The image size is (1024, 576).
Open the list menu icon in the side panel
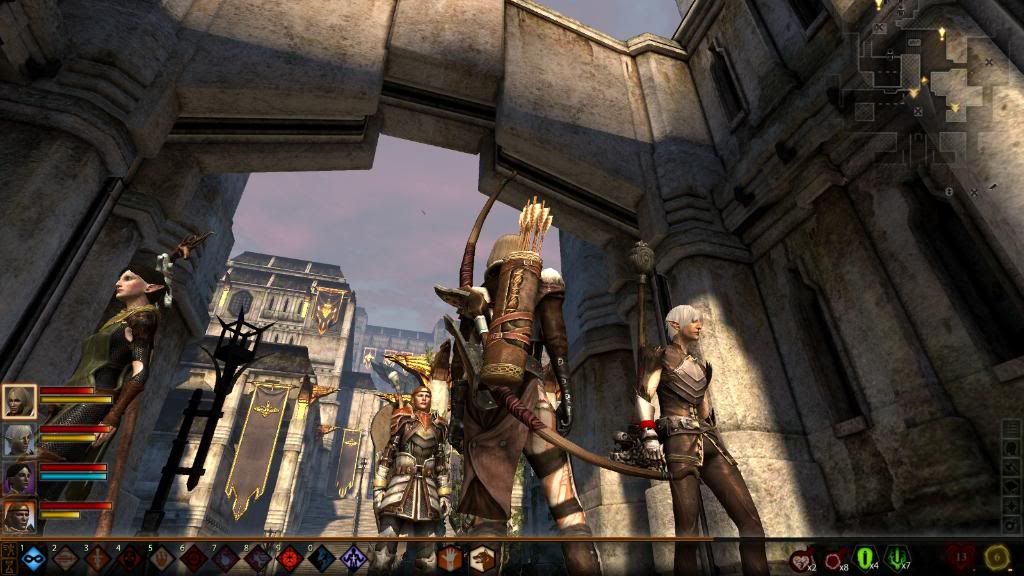click(x=1012, y=429)
